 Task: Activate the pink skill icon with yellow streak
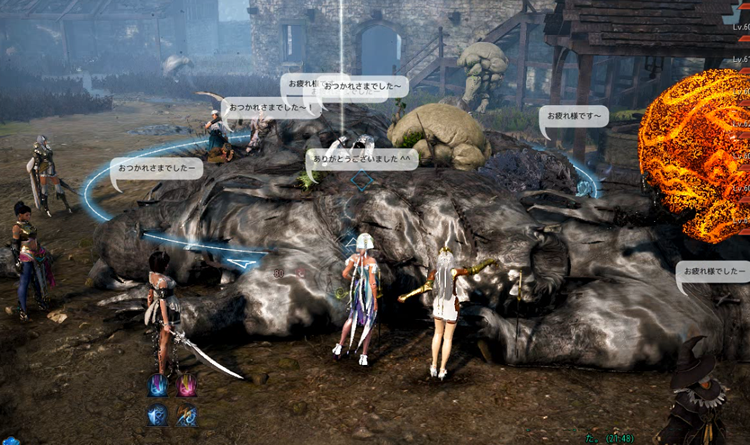[187, 386]
